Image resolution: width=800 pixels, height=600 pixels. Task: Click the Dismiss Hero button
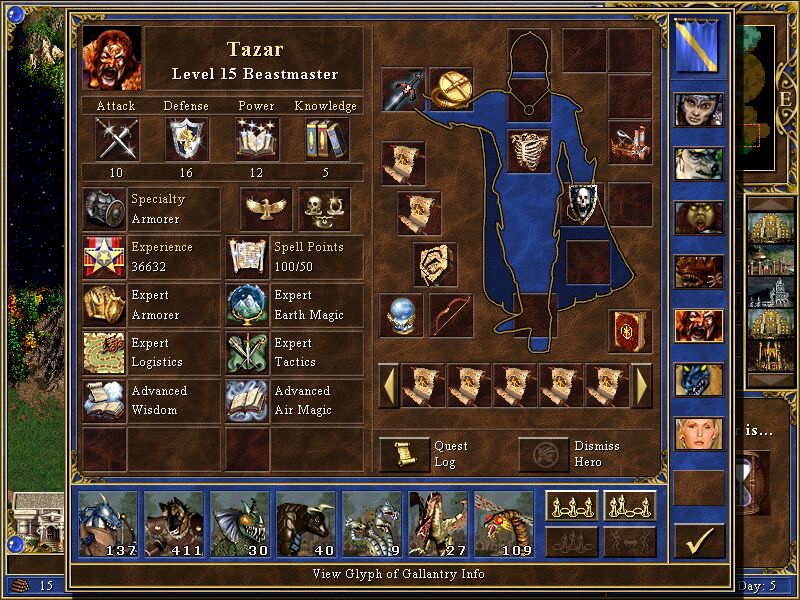point(544,454)
